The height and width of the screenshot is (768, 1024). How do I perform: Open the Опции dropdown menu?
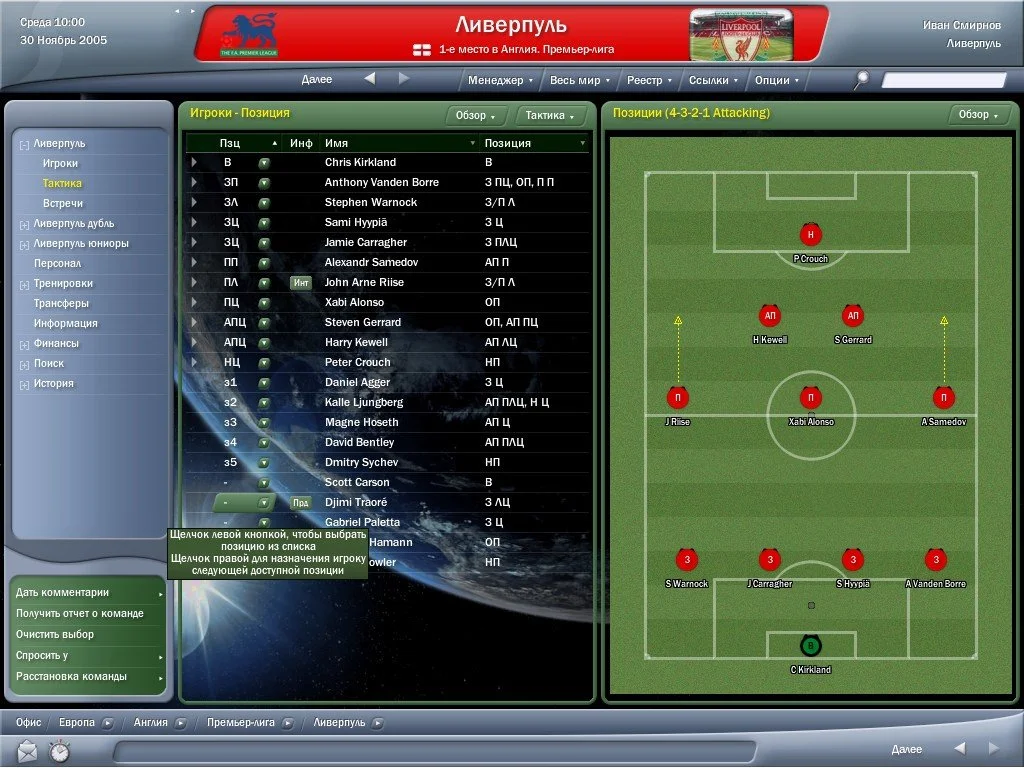(x=776, y=80)
